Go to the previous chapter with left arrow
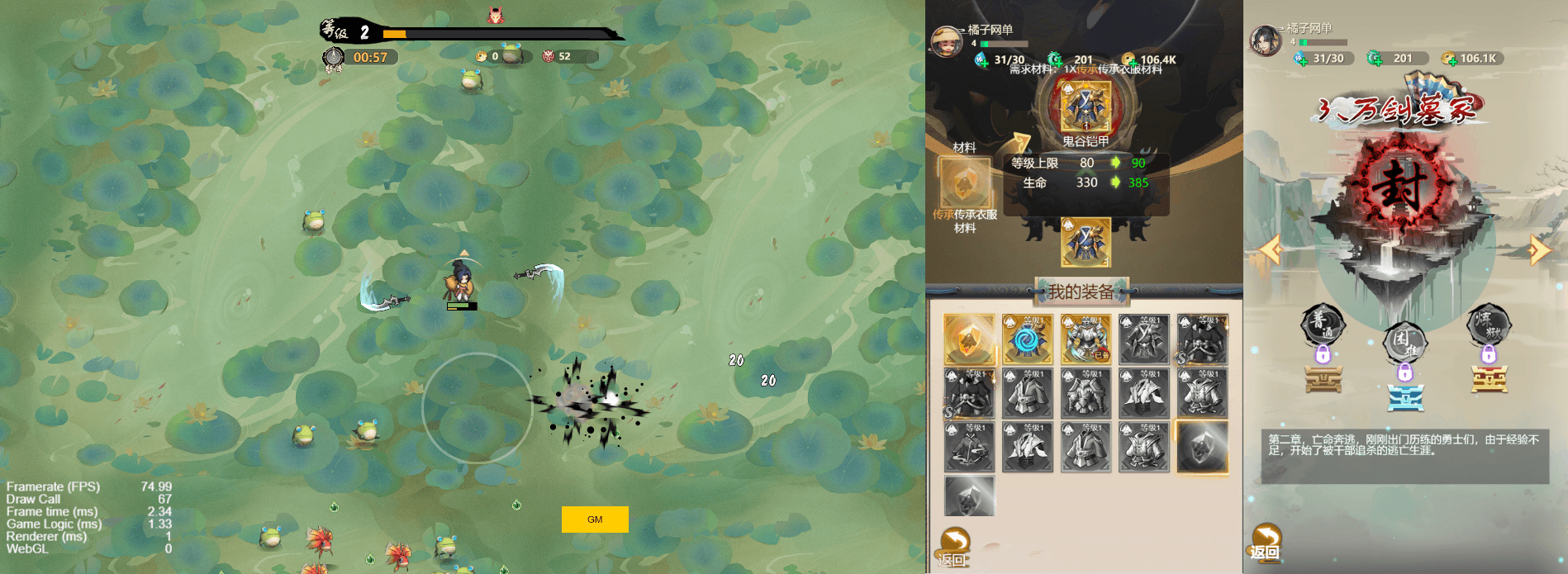The width and height of the screenshot is (1568, 574). [1270, 249]
